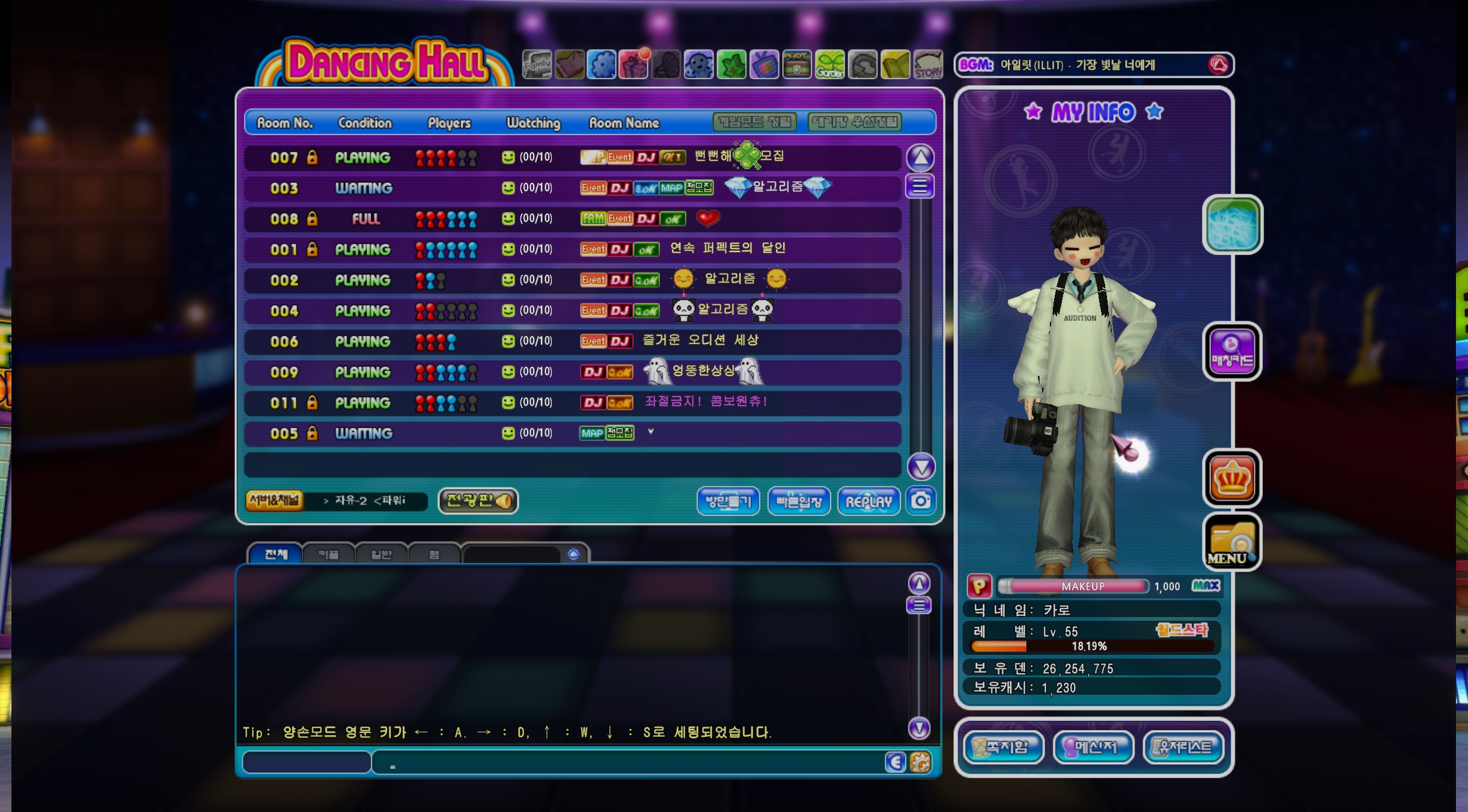
Task: Click the 빠른입장 quick-join button
Action: (798, 501)
